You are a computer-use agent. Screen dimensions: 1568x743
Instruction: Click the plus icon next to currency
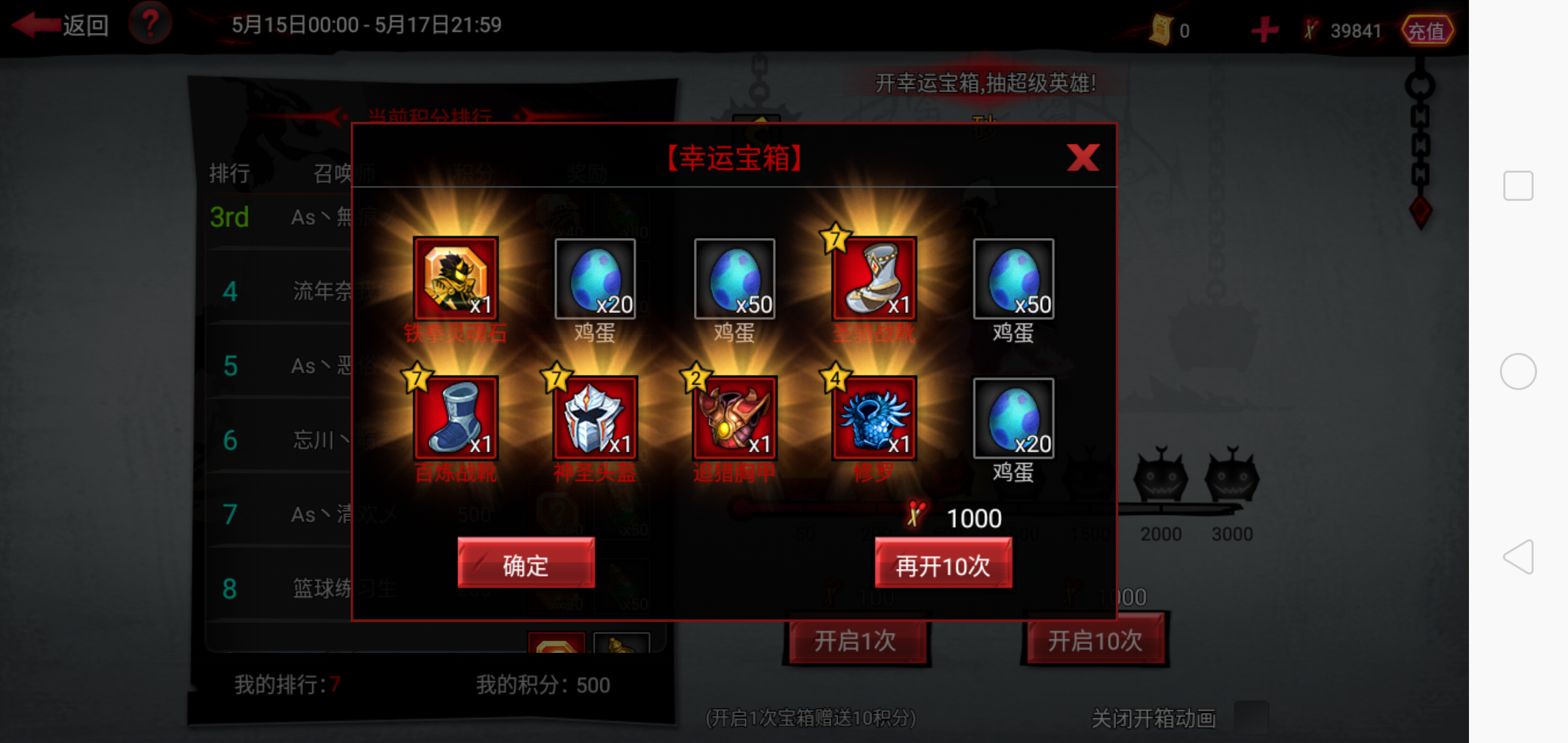1264,29
